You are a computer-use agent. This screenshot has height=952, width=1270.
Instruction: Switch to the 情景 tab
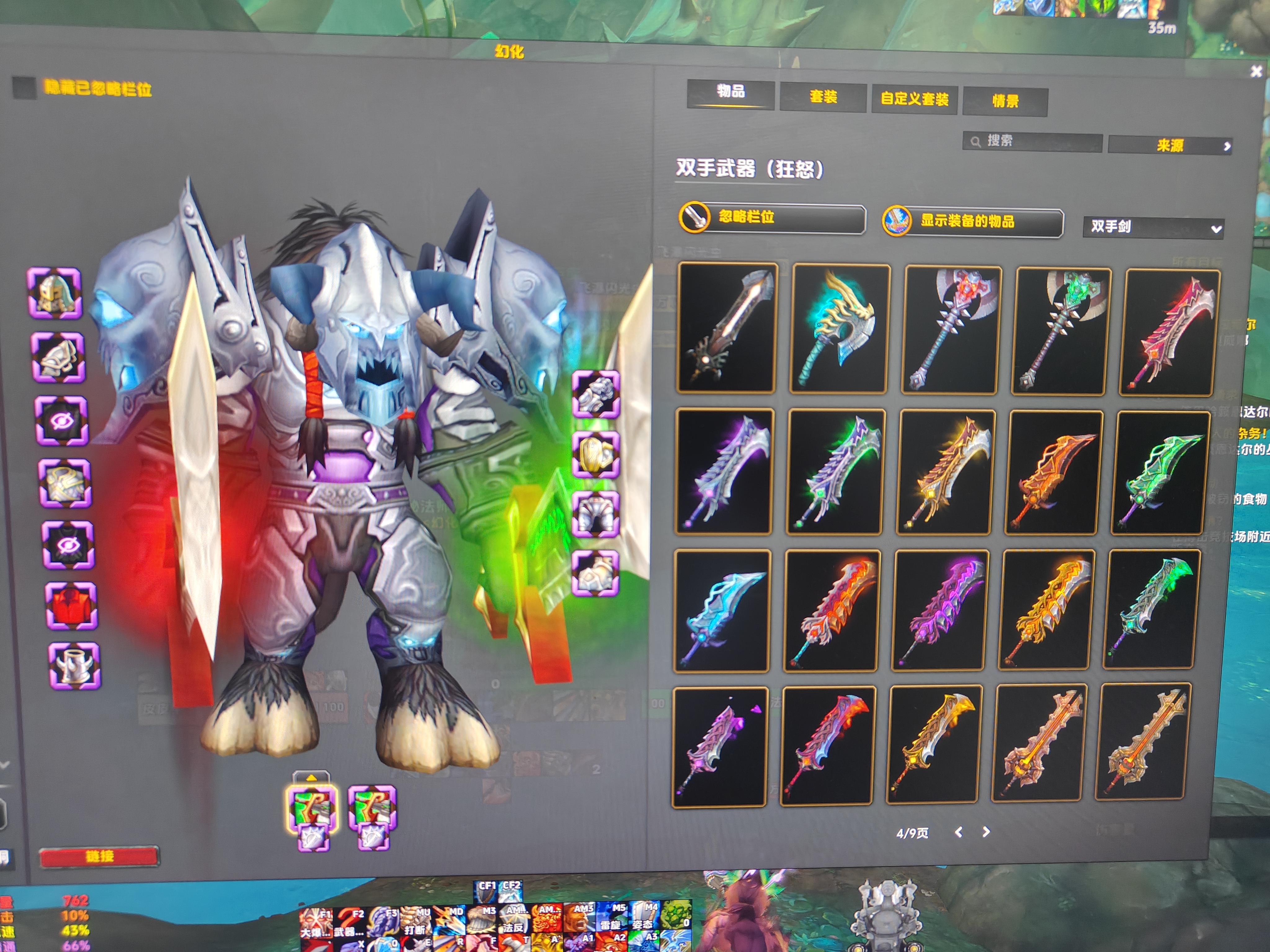click(1005, 102)
